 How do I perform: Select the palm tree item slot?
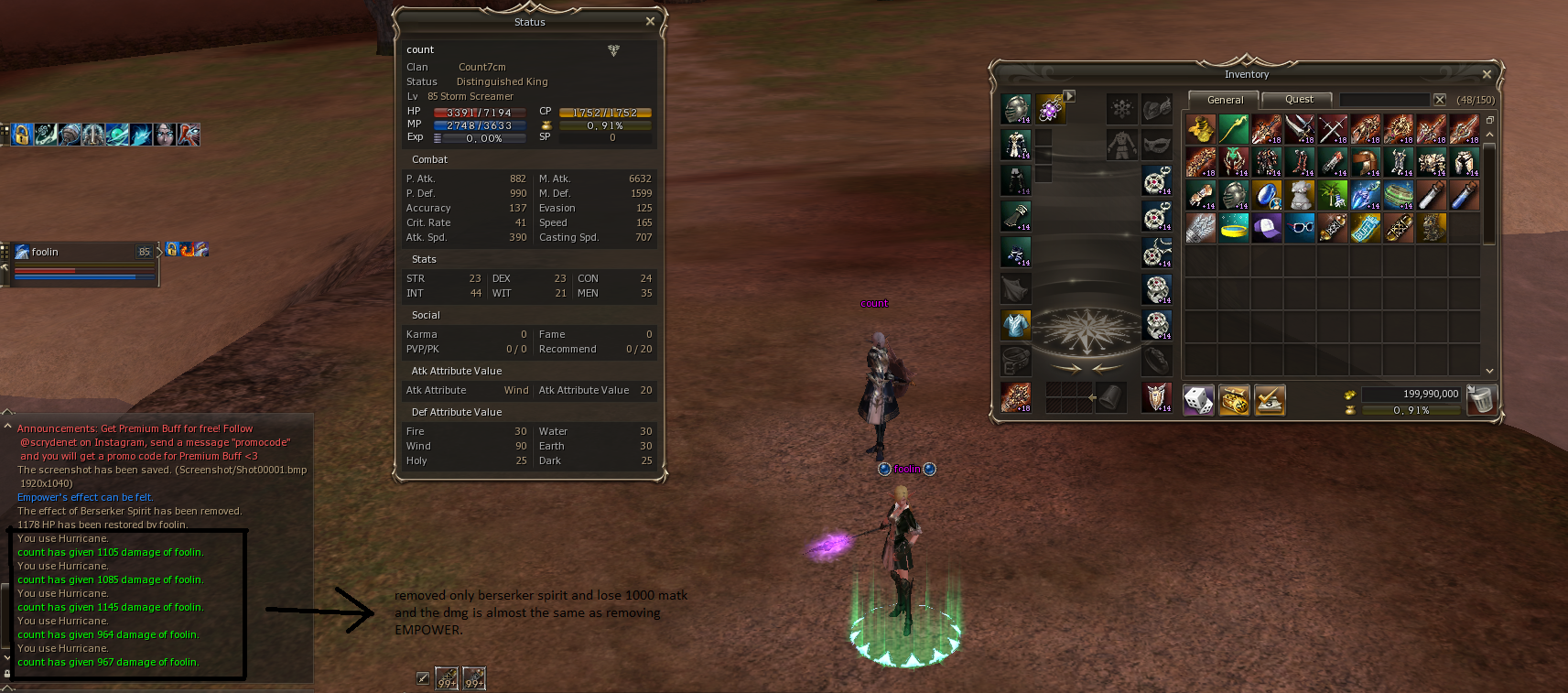click(x=1332, y=194)
